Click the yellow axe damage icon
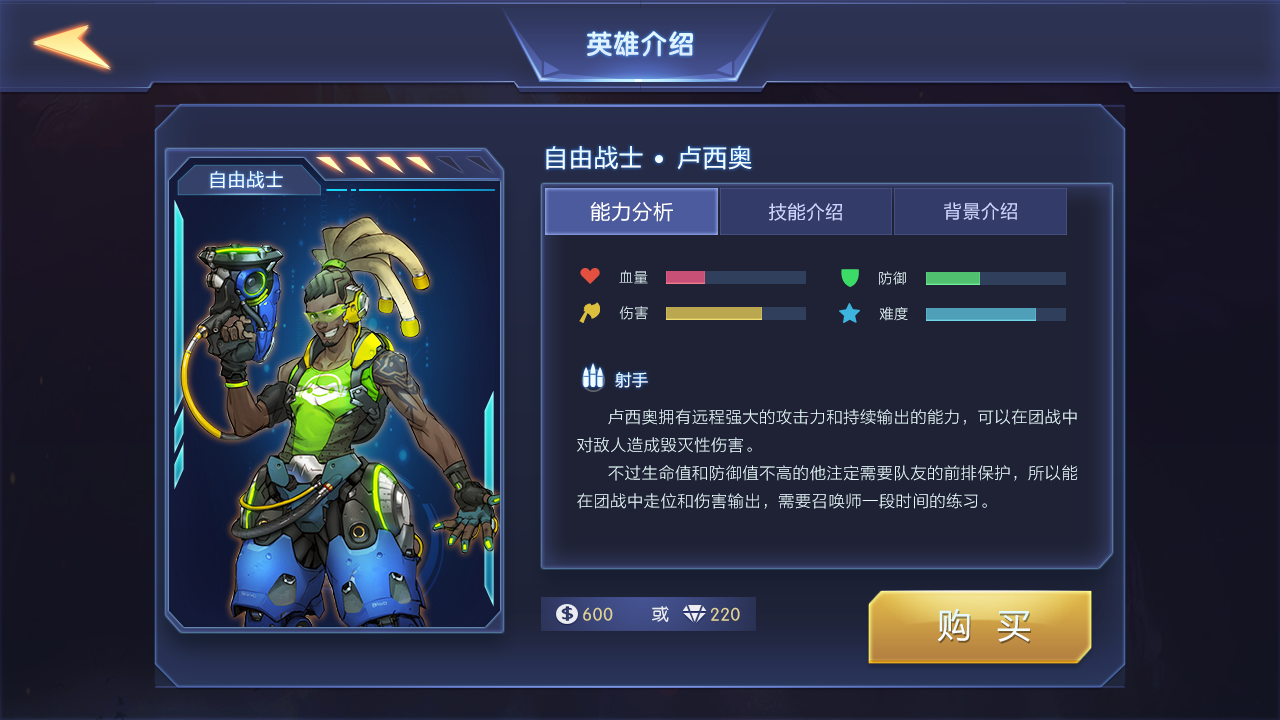1280x720 pixels. tap(591, 313)
